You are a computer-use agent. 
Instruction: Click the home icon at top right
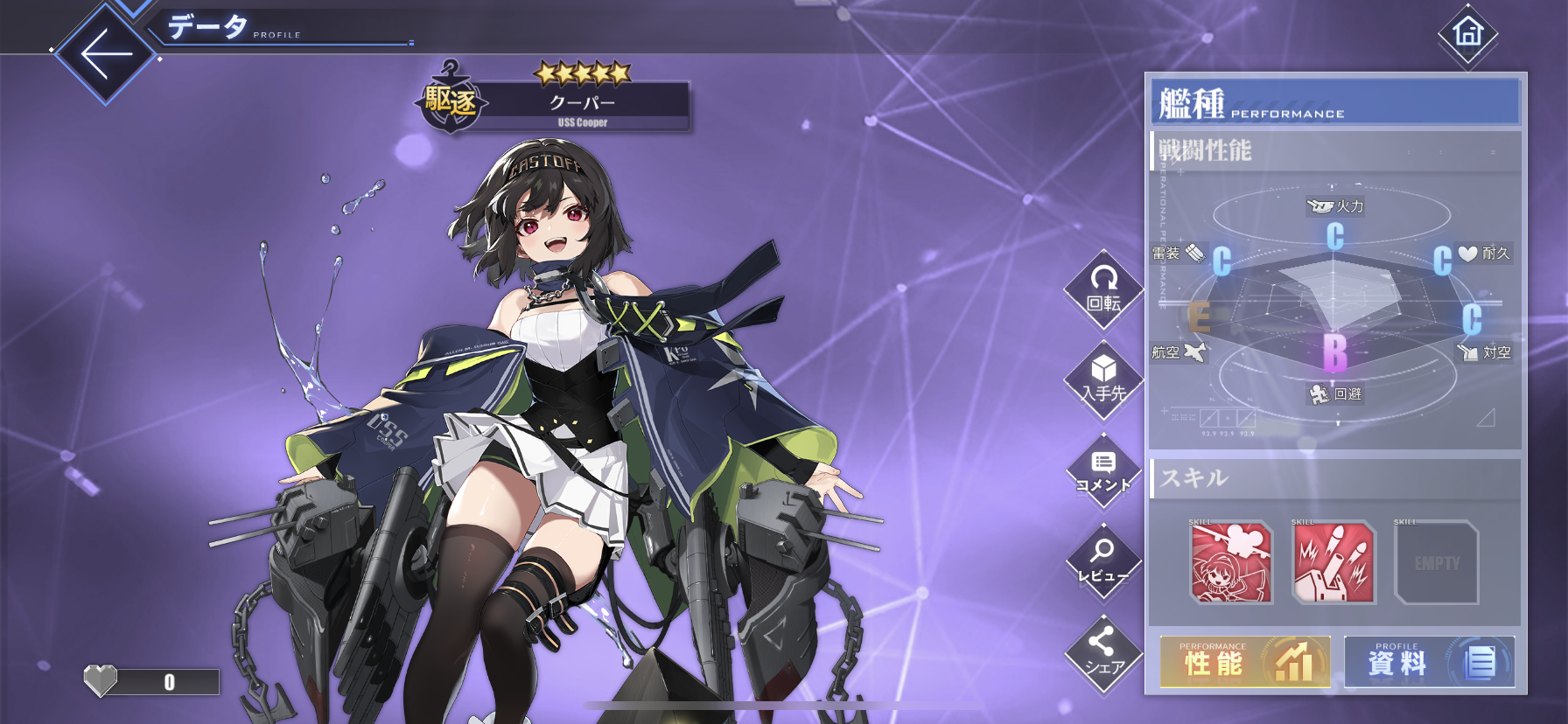(1468, 32)
